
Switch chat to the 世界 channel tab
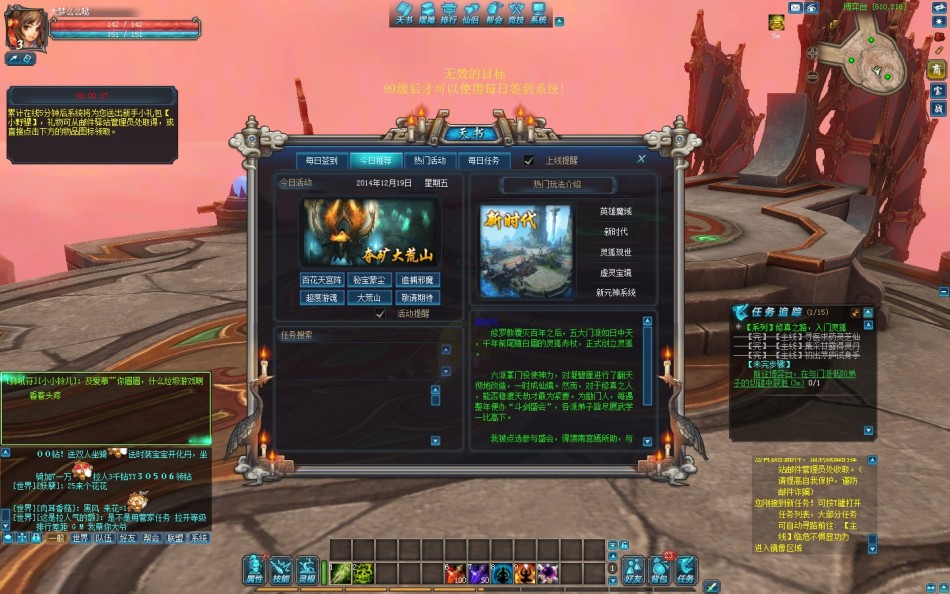pyautogui.click(x=79, y=538)
